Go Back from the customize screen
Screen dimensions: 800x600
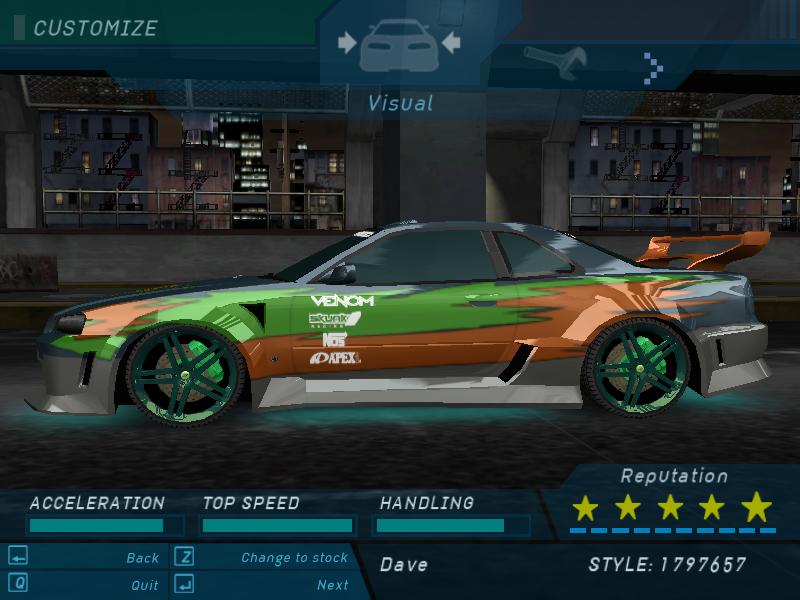coord(142,558)
